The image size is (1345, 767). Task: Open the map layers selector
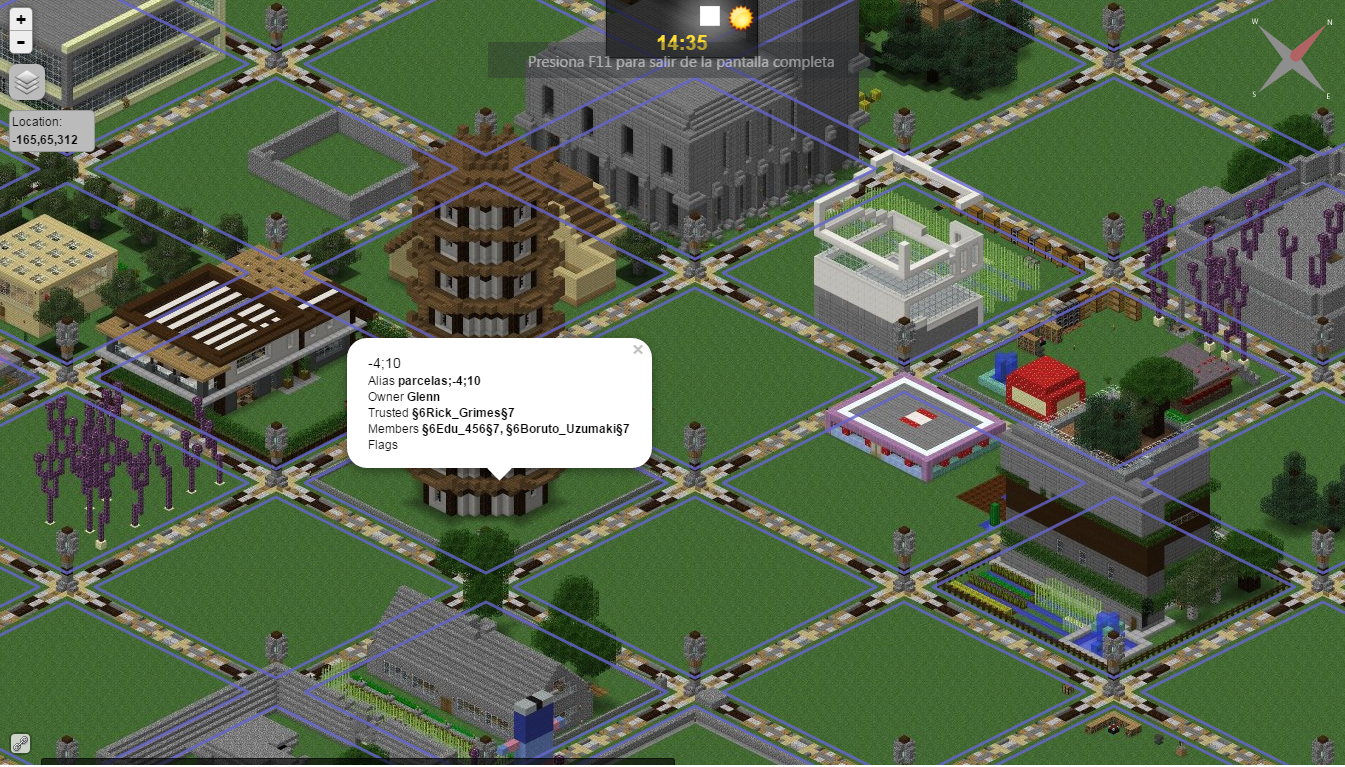click(27, 83)
